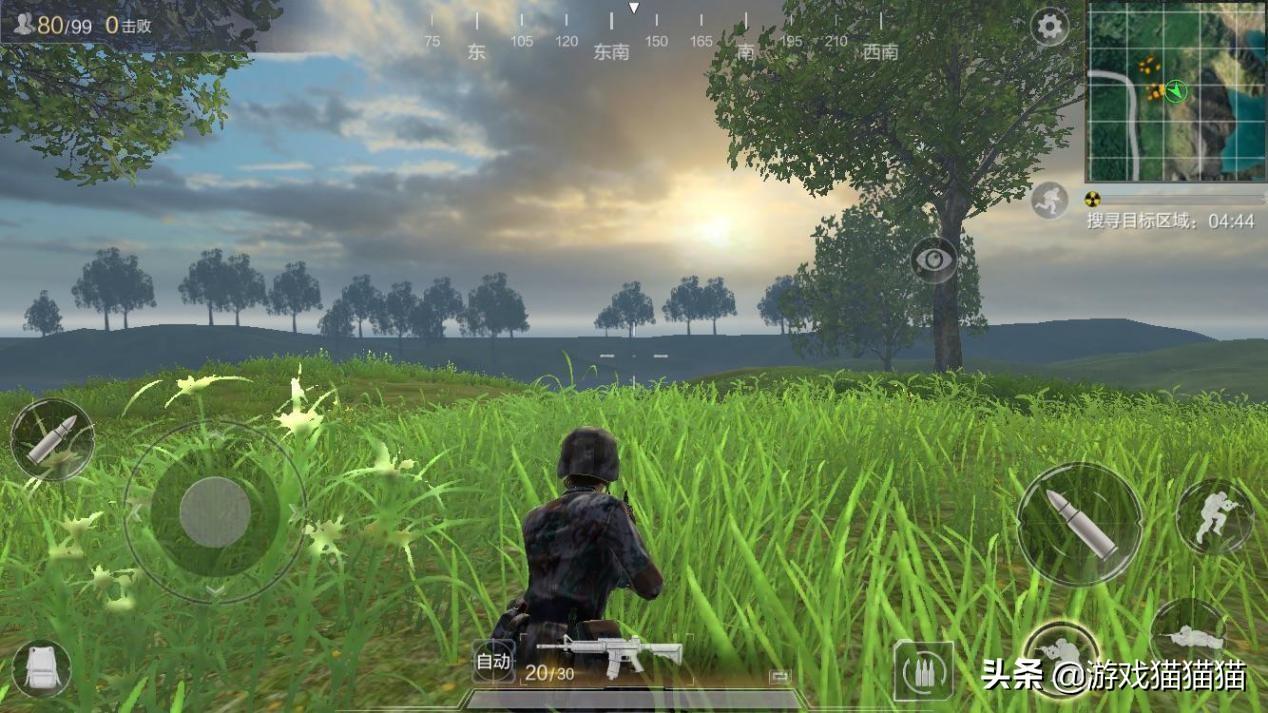
Task: Reload using the three-bullets icon
Action: 922,671
